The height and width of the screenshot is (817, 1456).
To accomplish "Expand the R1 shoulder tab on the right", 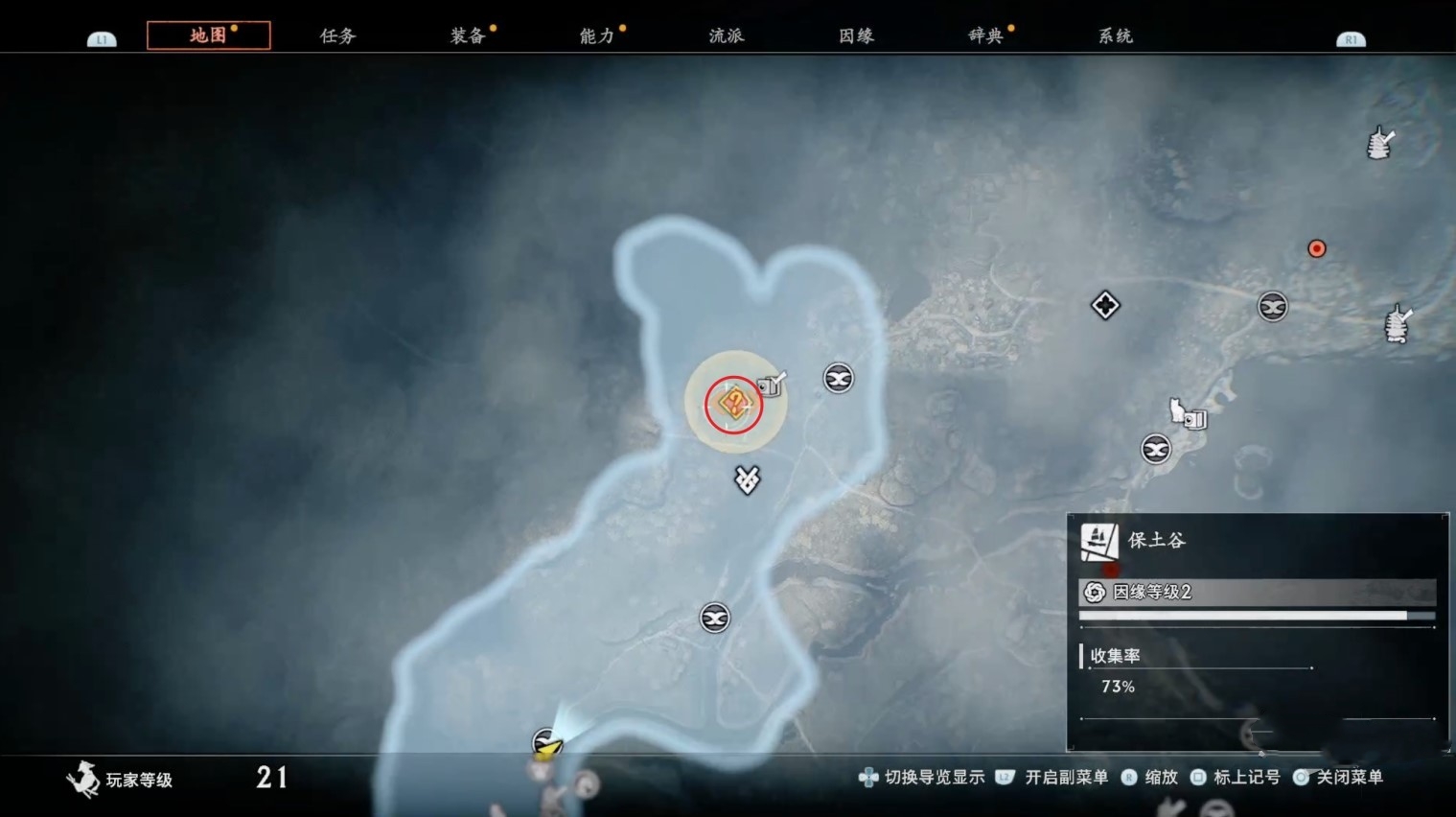I will [x=1353, y=39].
